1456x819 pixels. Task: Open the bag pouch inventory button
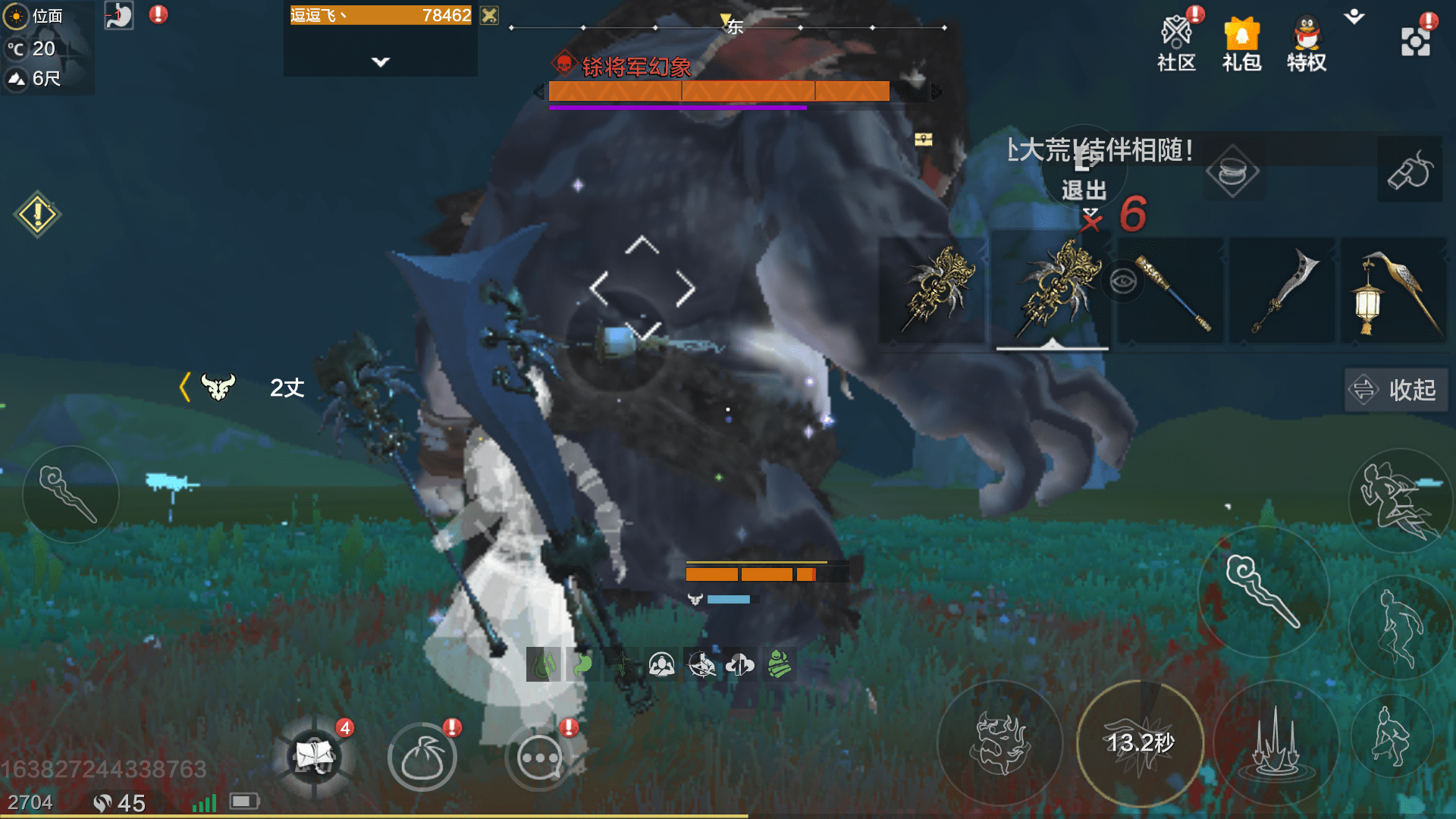(422, 757)
